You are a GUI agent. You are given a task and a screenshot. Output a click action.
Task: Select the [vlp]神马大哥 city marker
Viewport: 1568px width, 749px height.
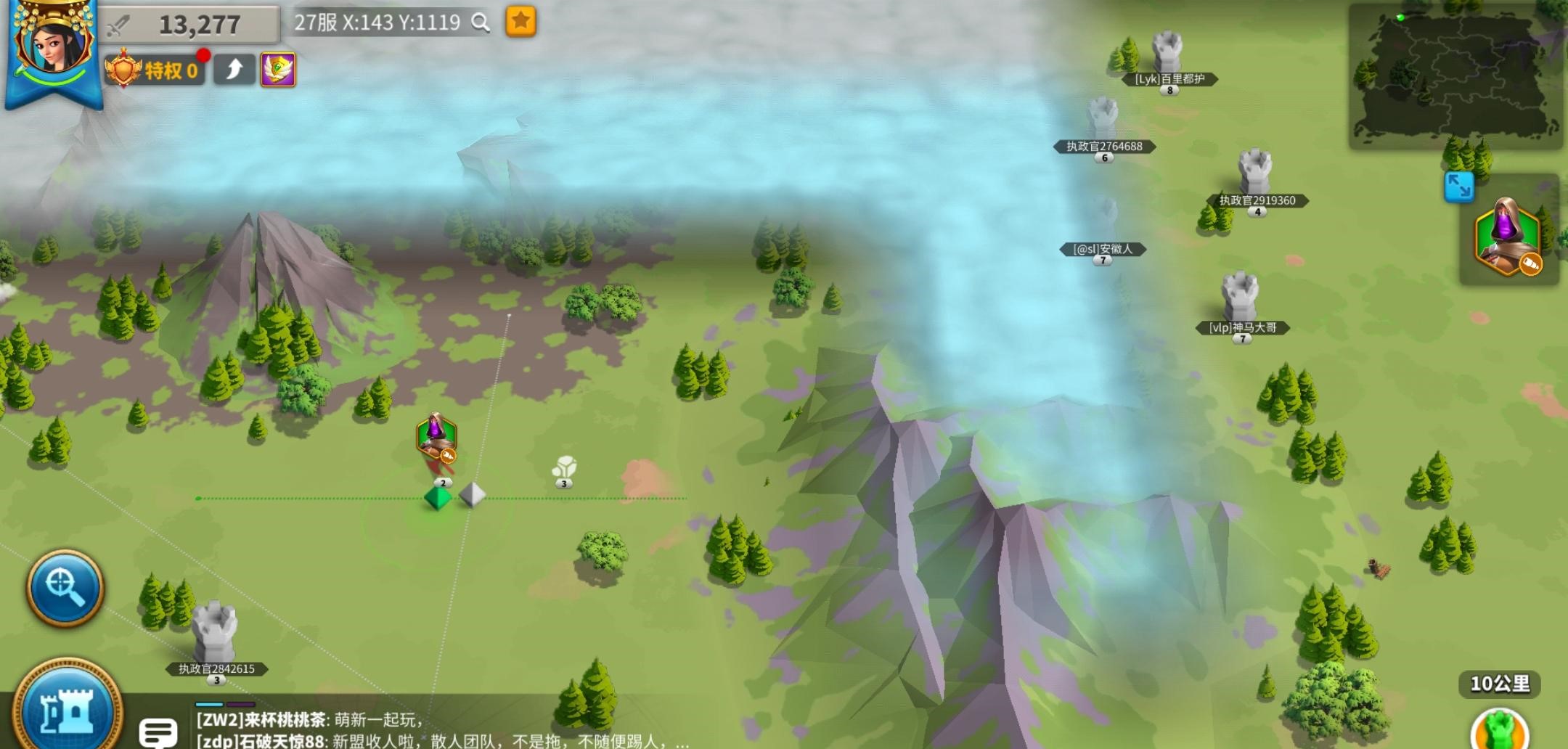click(1241, 297)
